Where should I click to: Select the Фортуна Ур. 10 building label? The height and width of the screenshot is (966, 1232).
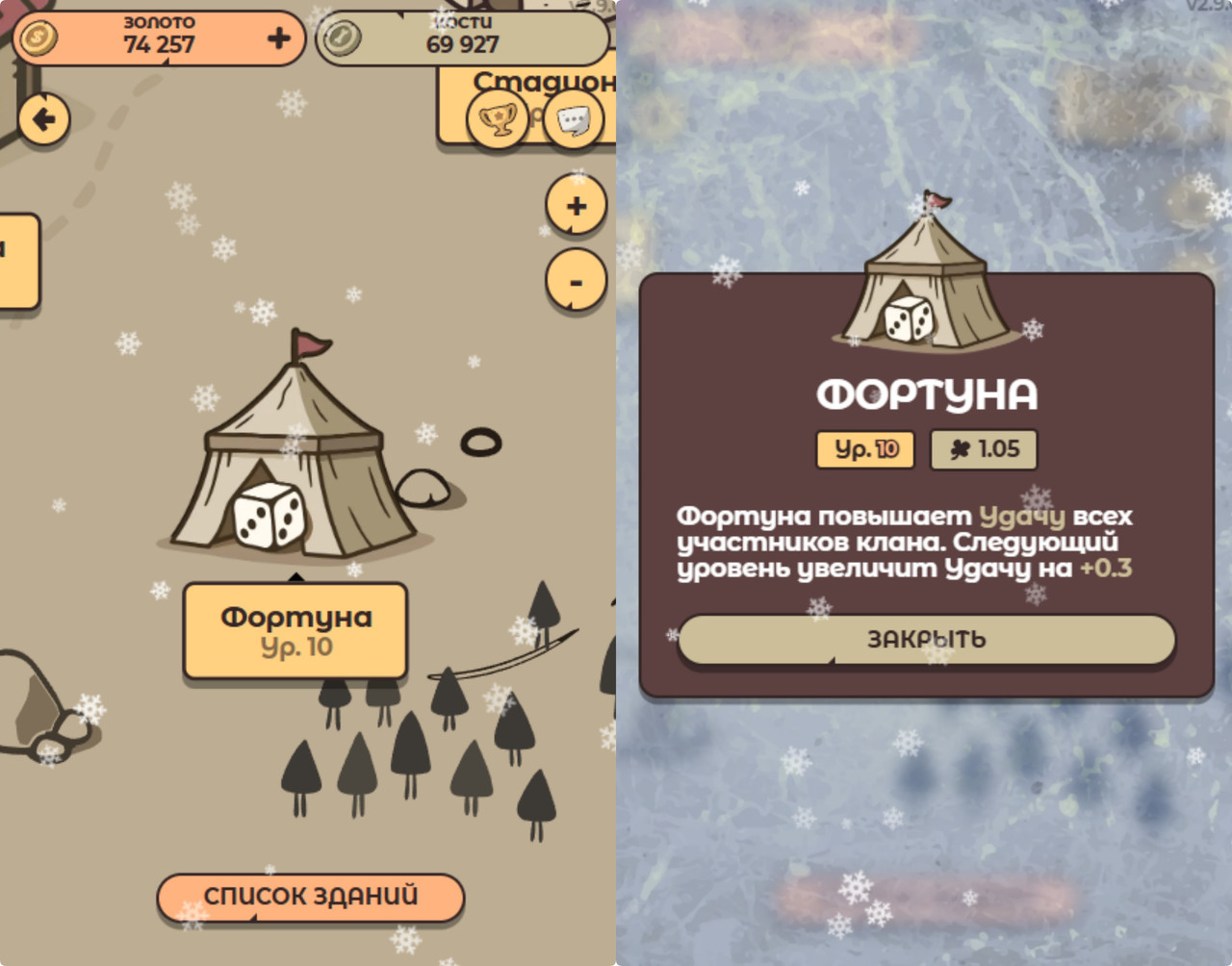pos(295,631)
